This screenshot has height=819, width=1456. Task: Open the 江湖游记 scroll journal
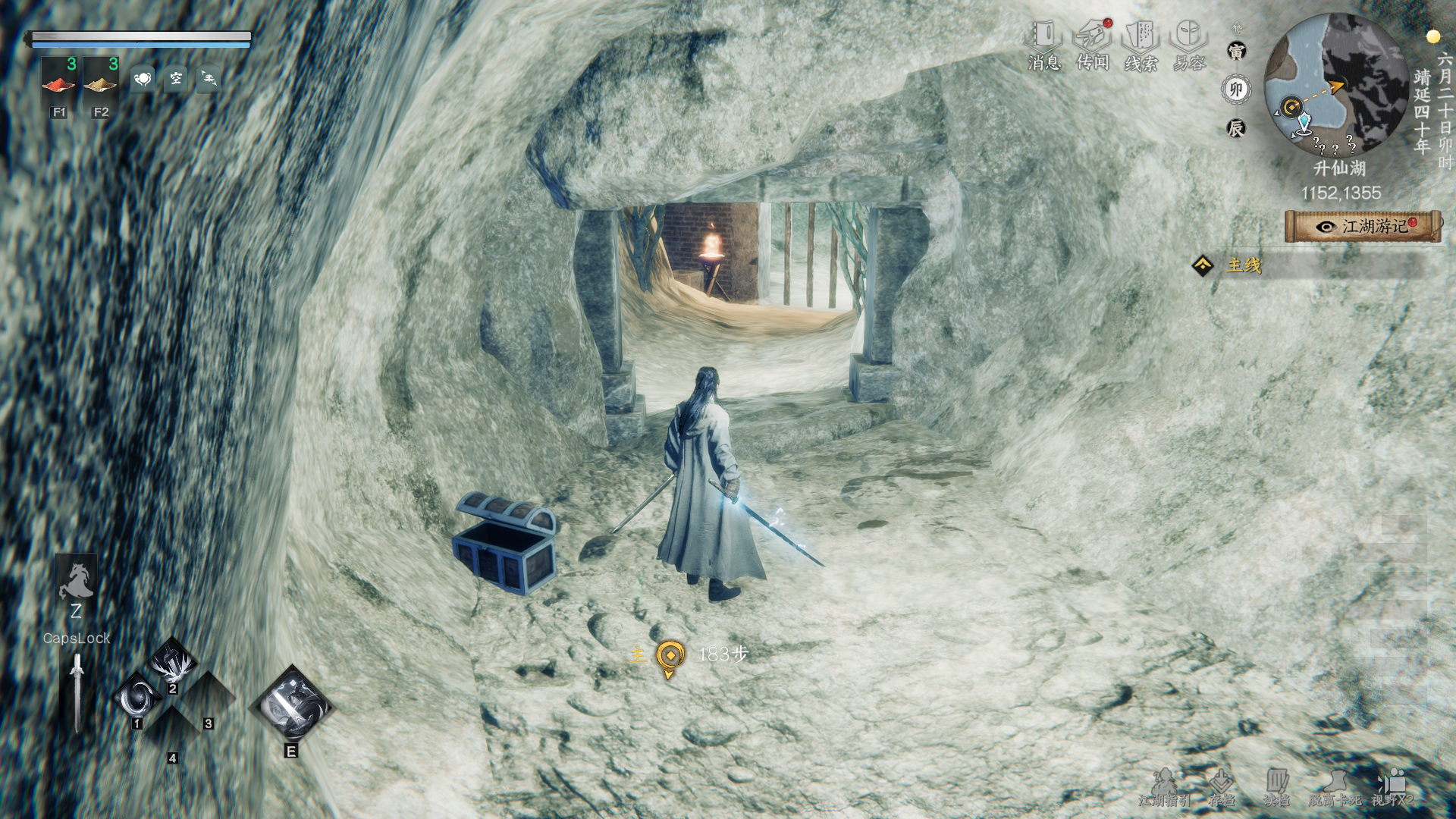tap(1363, 227)
